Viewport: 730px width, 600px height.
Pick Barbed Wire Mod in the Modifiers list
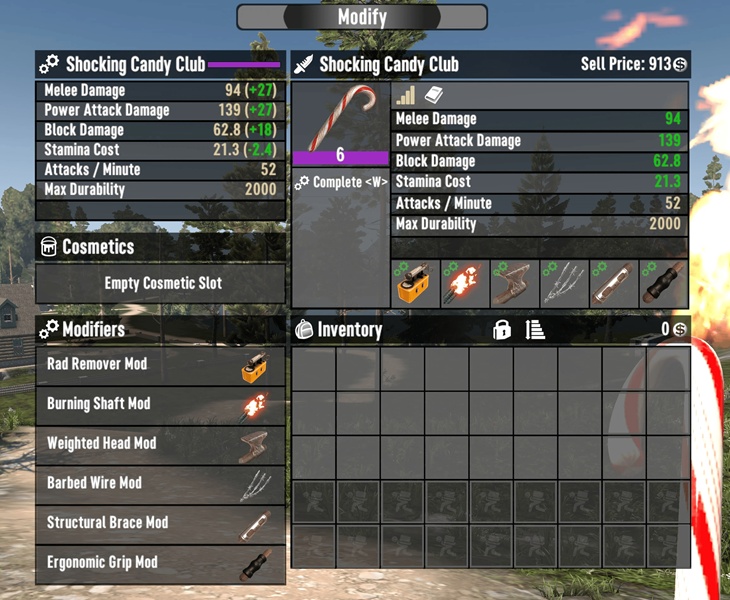(160, 483)
